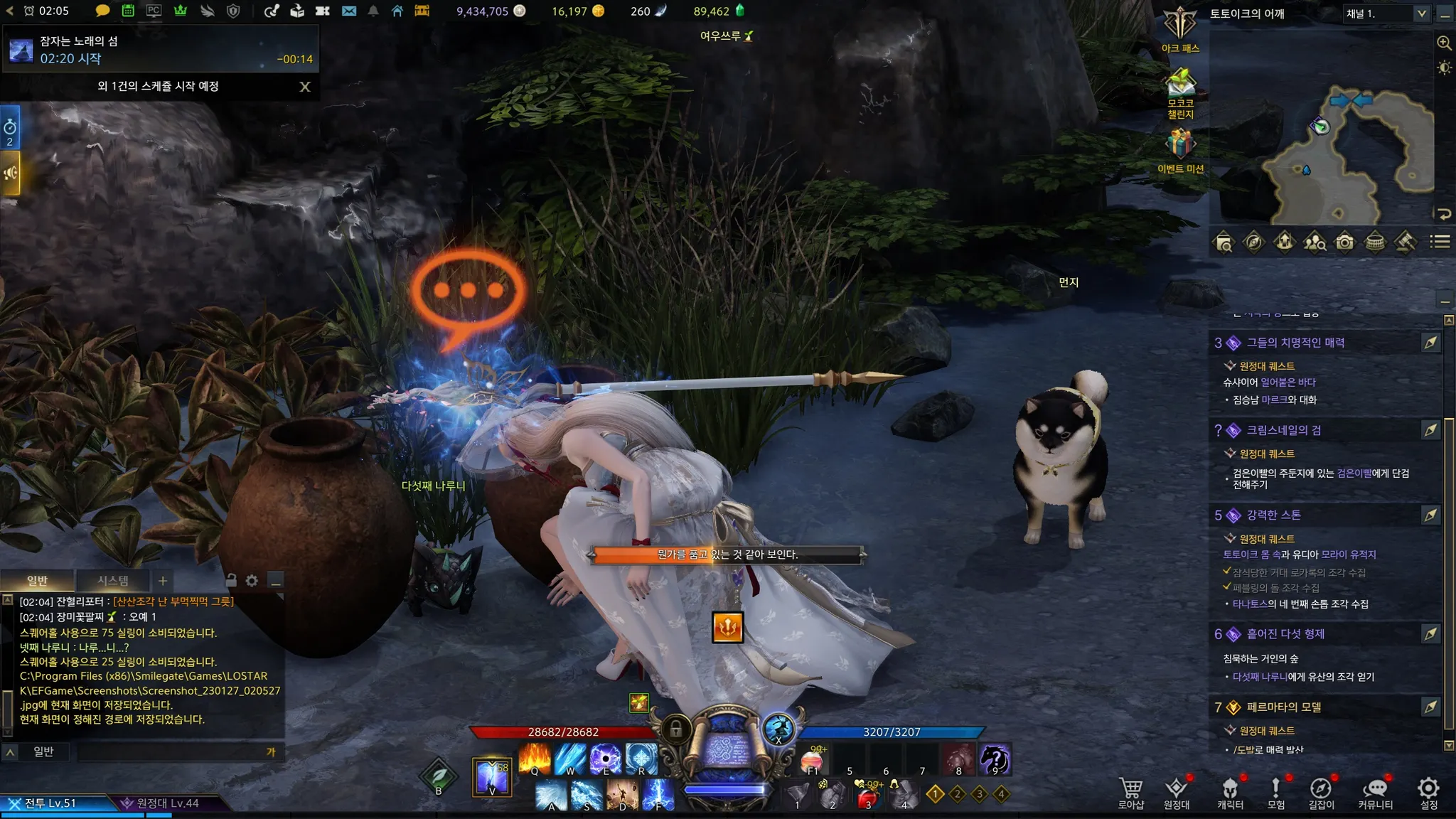1456x819 pixels.
Task: Click the chat message input field
Action: coord(171,751)
